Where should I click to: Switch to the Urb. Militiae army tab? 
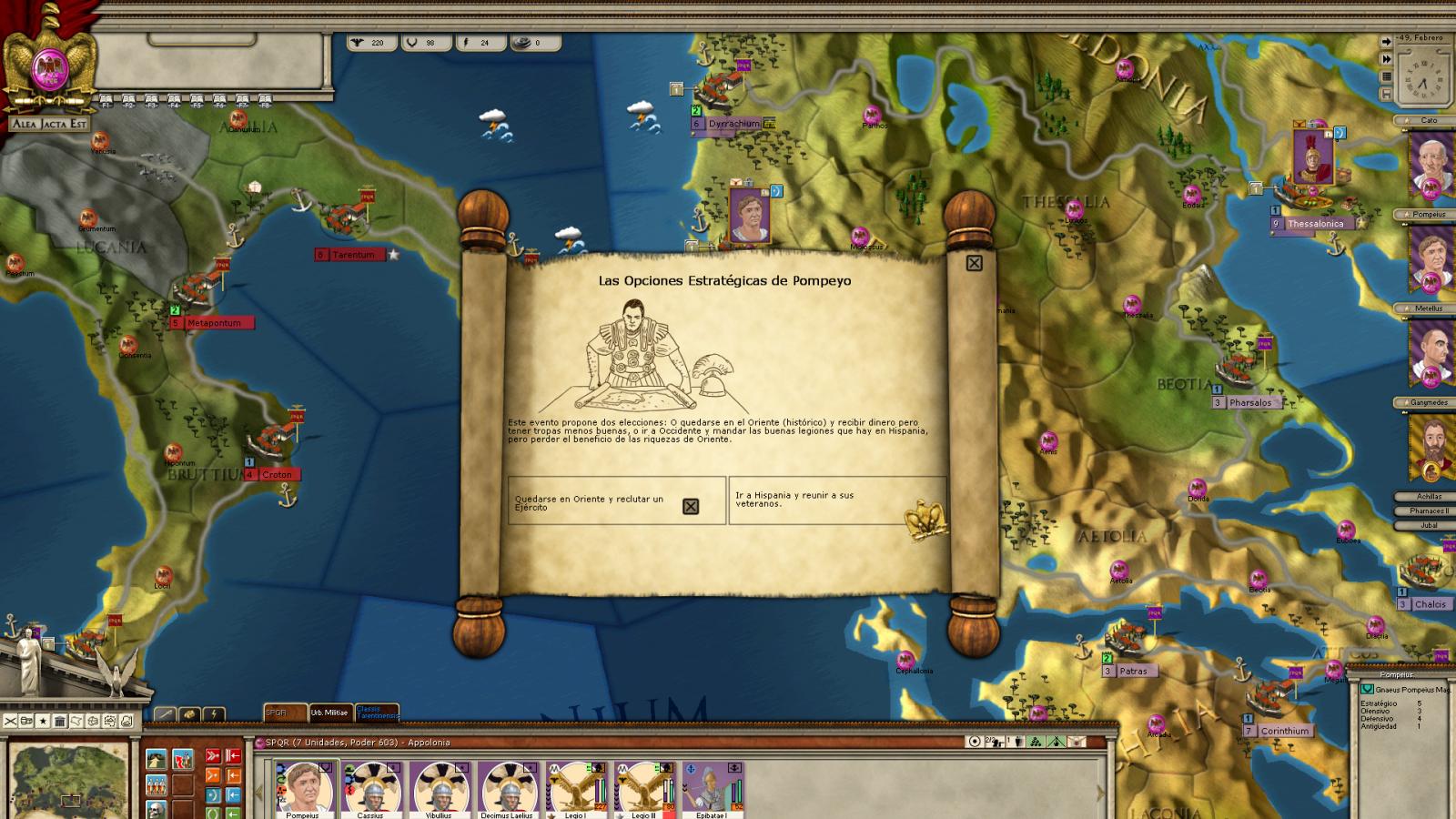tap(329, 713)
